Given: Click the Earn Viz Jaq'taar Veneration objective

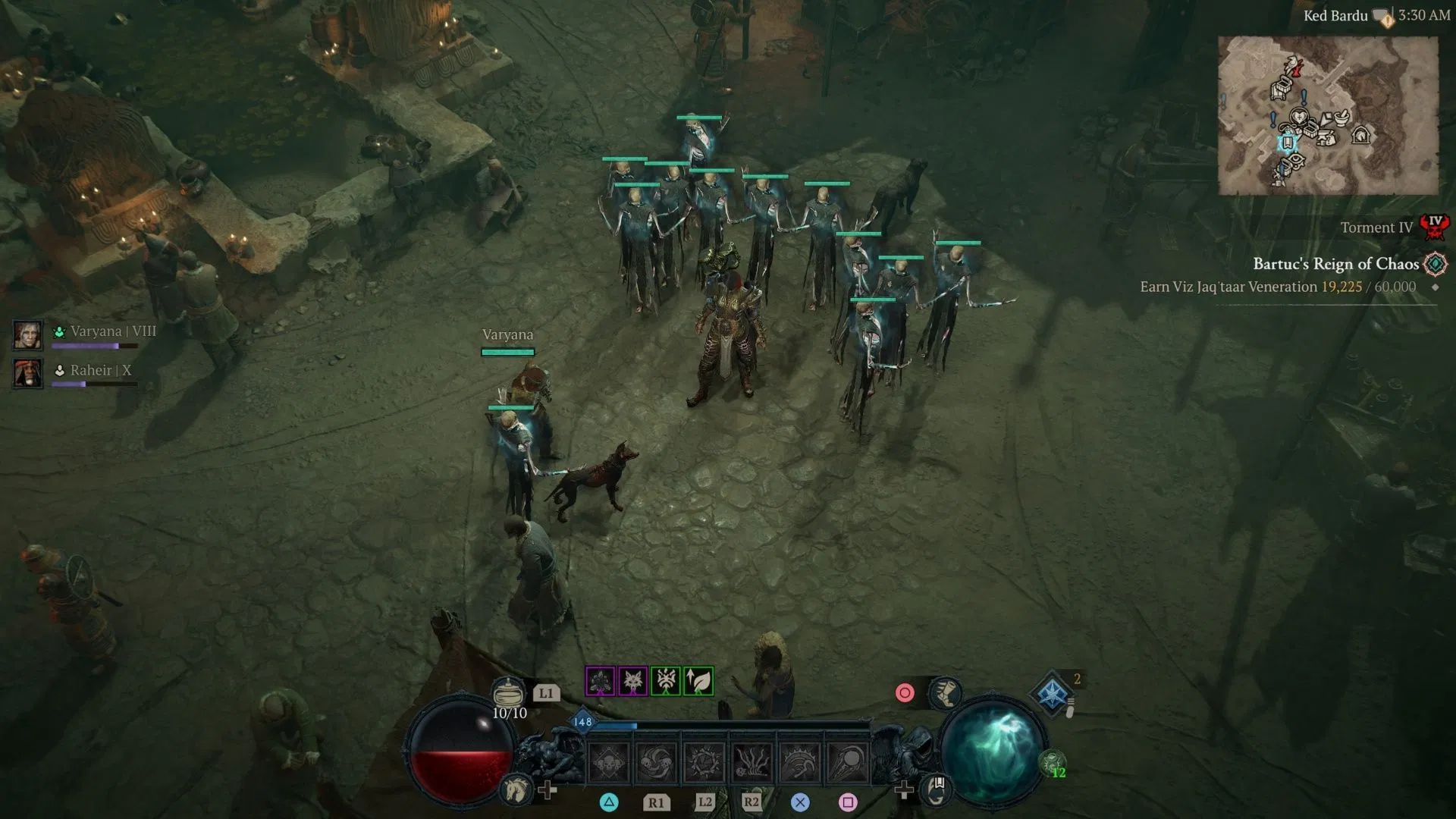Looking at the screenshot, I should click(1274, 287).
